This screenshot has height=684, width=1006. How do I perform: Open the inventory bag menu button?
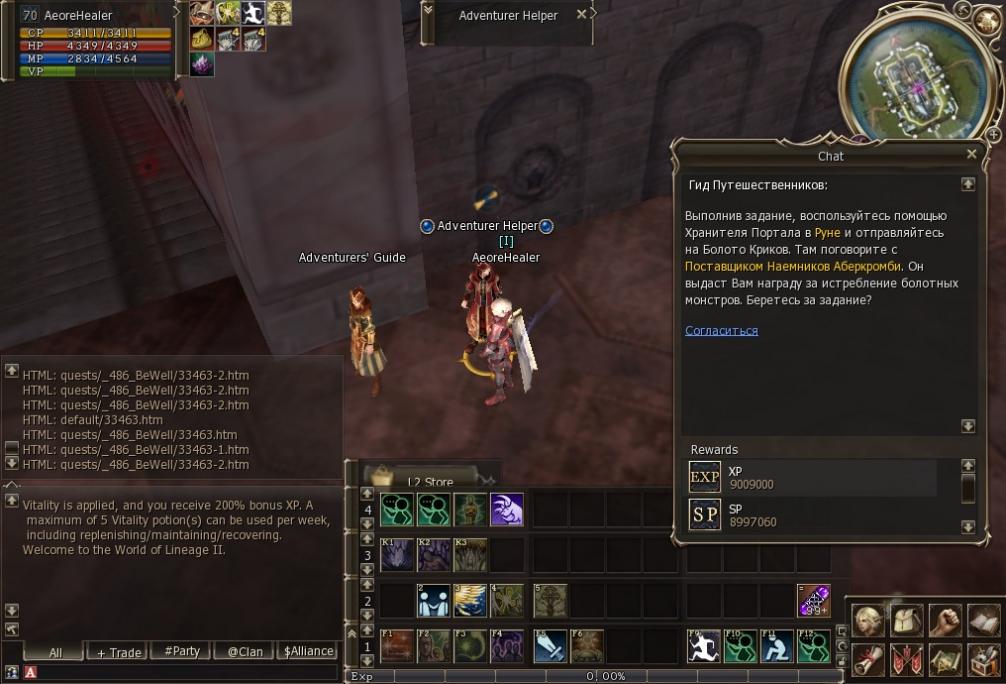906,621
